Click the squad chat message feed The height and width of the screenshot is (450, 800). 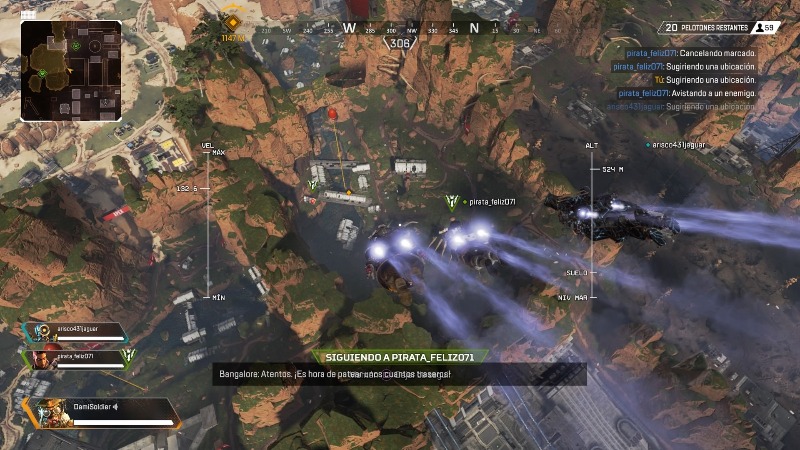[x=690, y=80]
